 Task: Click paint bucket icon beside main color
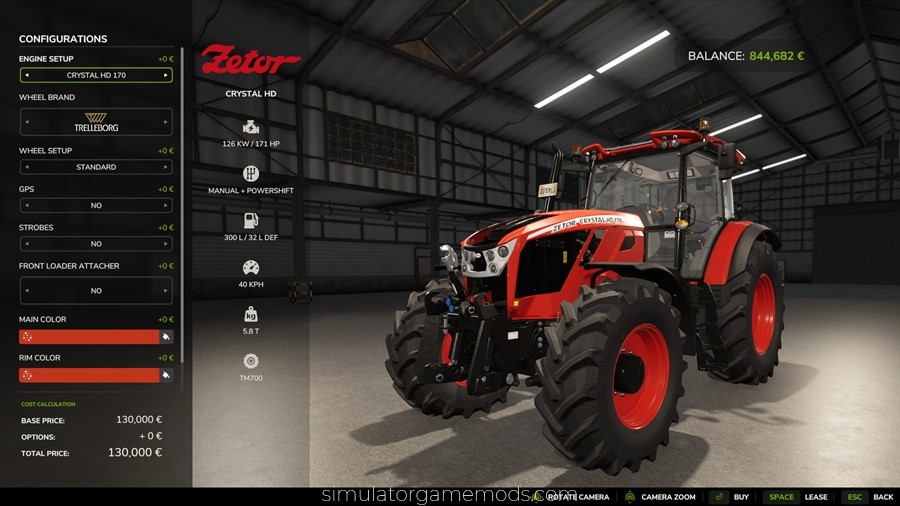(167, 337)
